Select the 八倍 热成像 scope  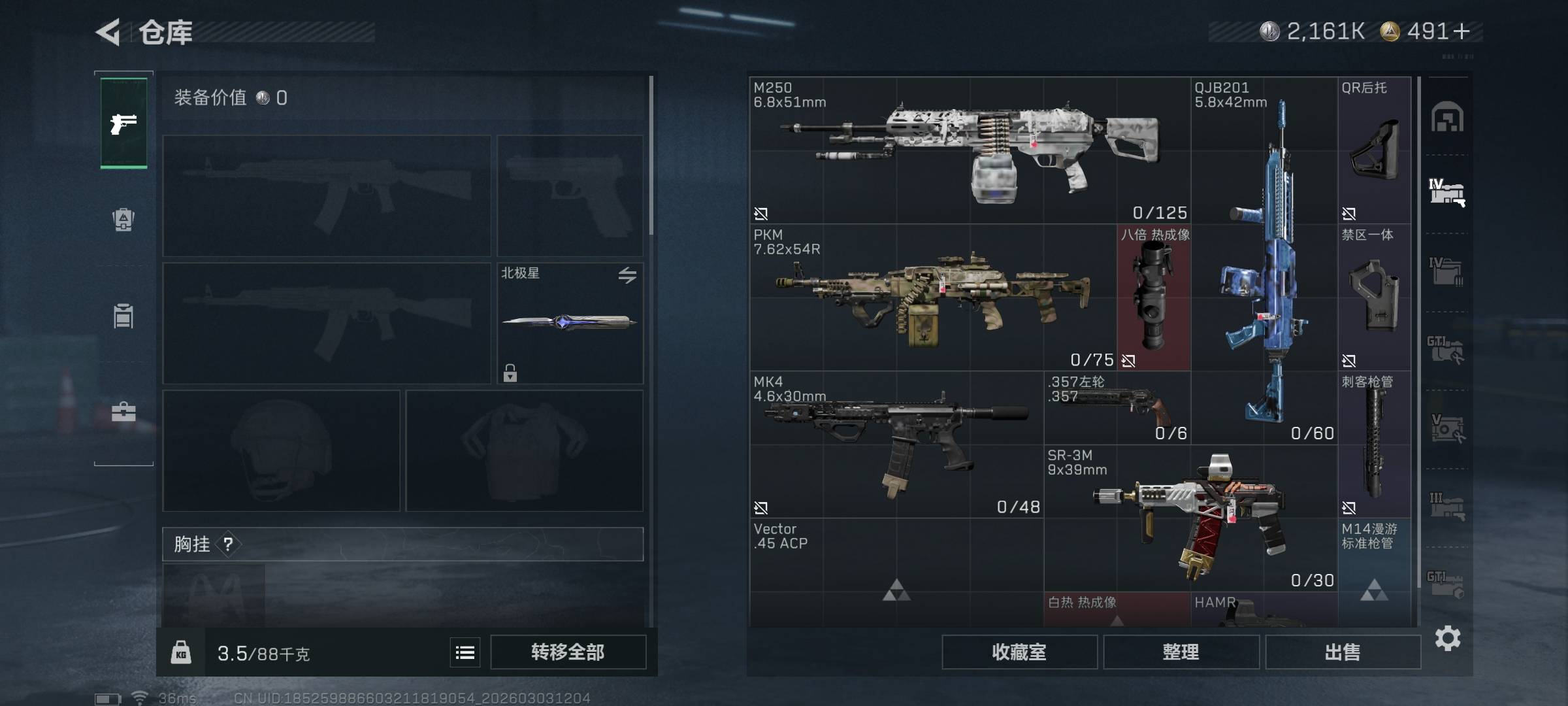[1154, 297]
